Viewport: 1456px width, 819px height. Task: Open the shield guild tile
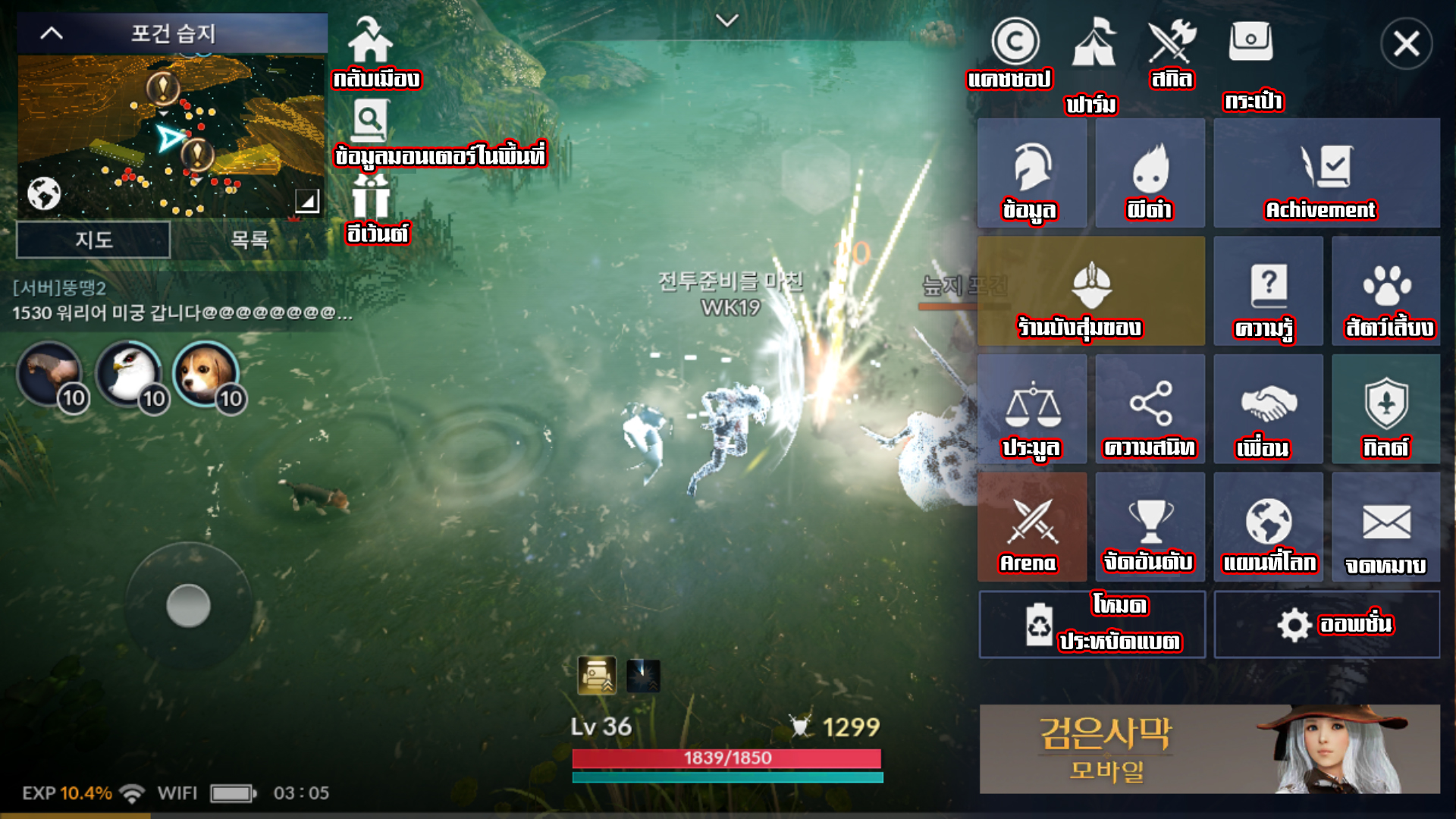tap(1385, 409)
